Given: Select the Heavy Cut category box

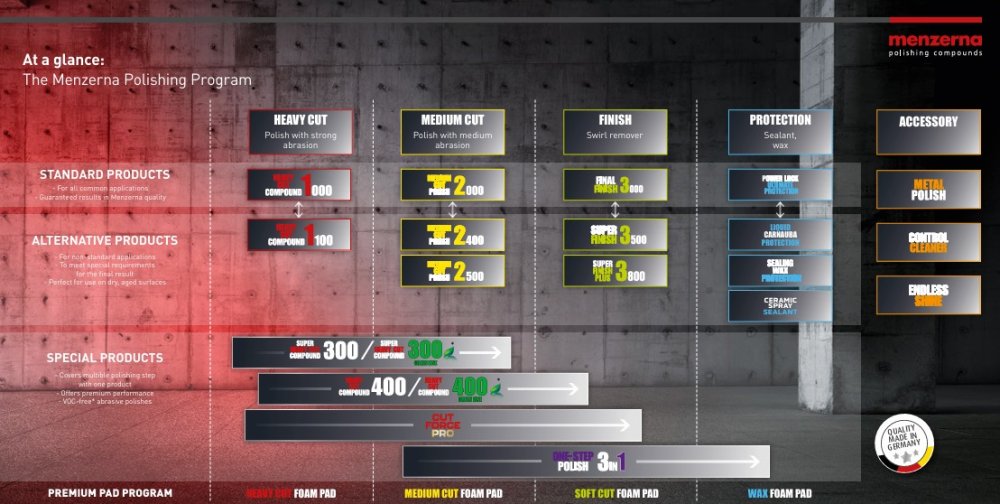Looking at the screenshot, I should pos(300,131).
